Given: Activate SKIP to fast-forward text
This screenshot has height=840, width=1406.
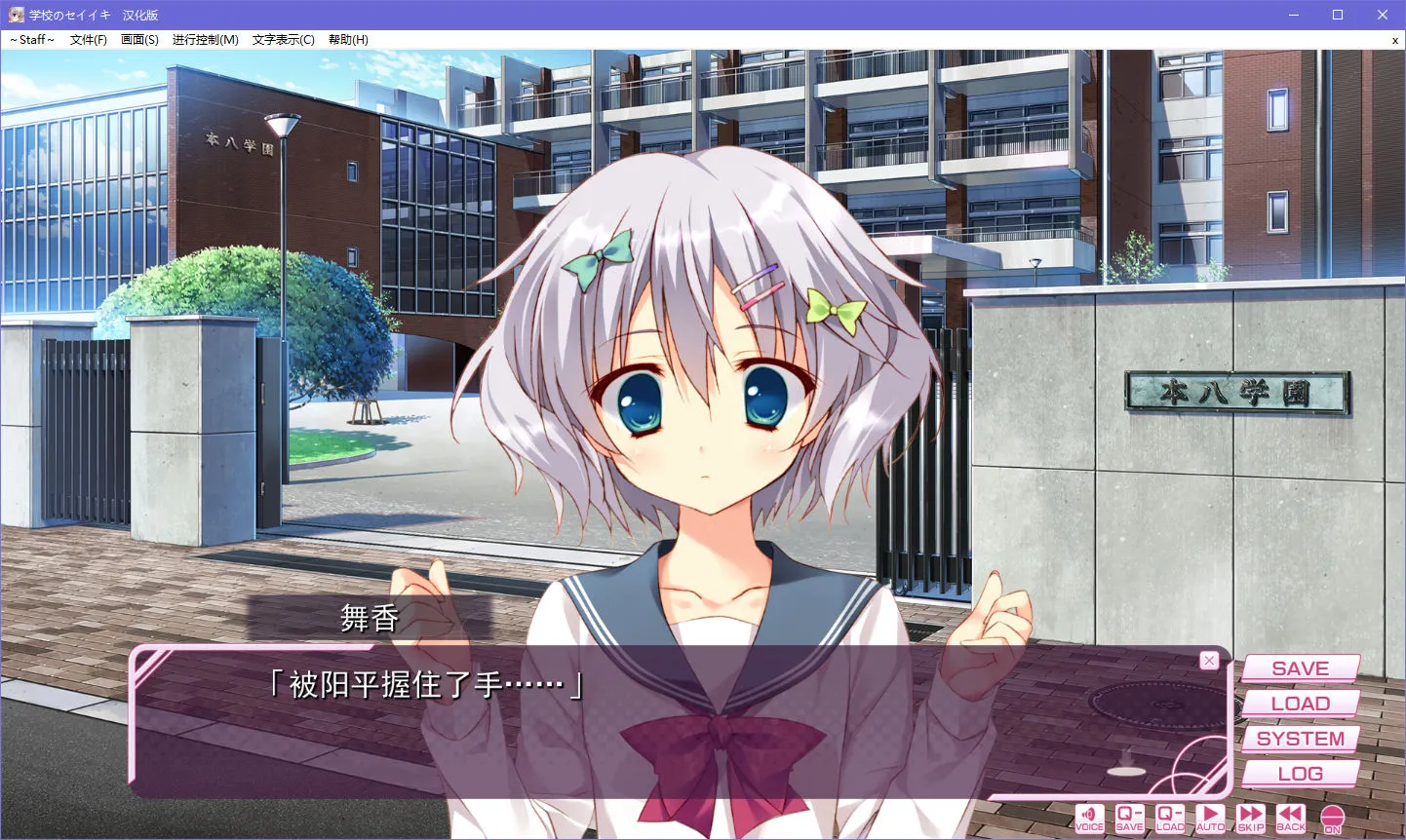Looking at the screenshot, I should [x=1251, y=818].
